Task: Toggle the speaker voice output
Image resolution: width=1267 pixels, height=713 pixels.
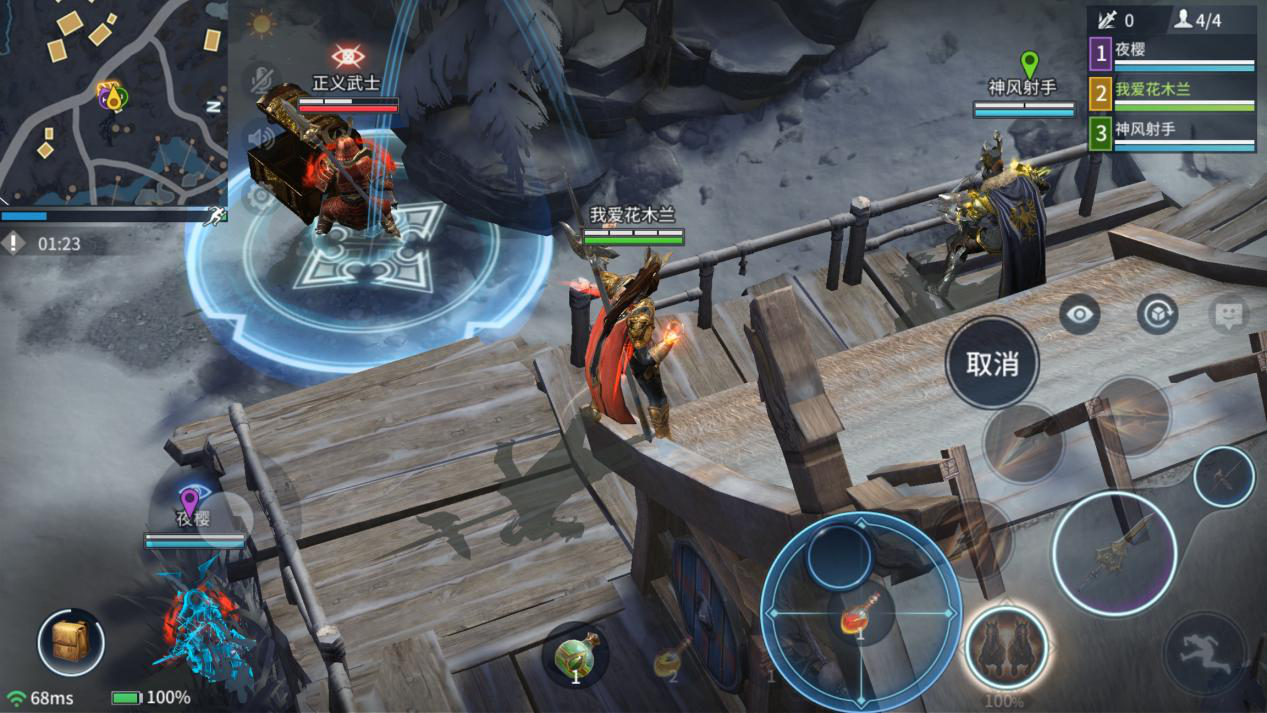Action: click(x=262, y=139)
